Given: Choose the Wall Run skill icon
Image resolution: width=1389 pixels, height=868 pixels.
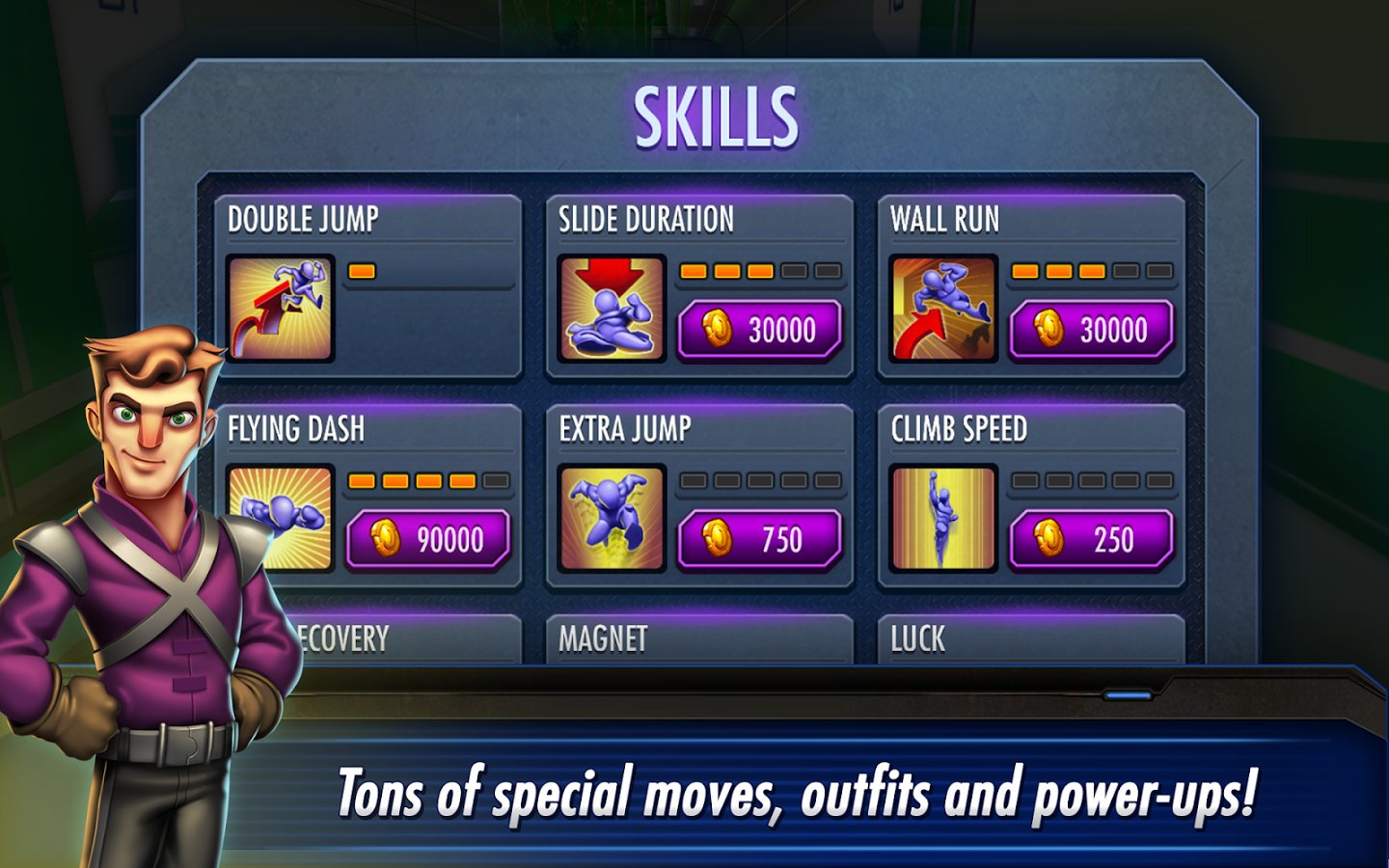Looking at the screenshot, I should [x=943, y=309].
